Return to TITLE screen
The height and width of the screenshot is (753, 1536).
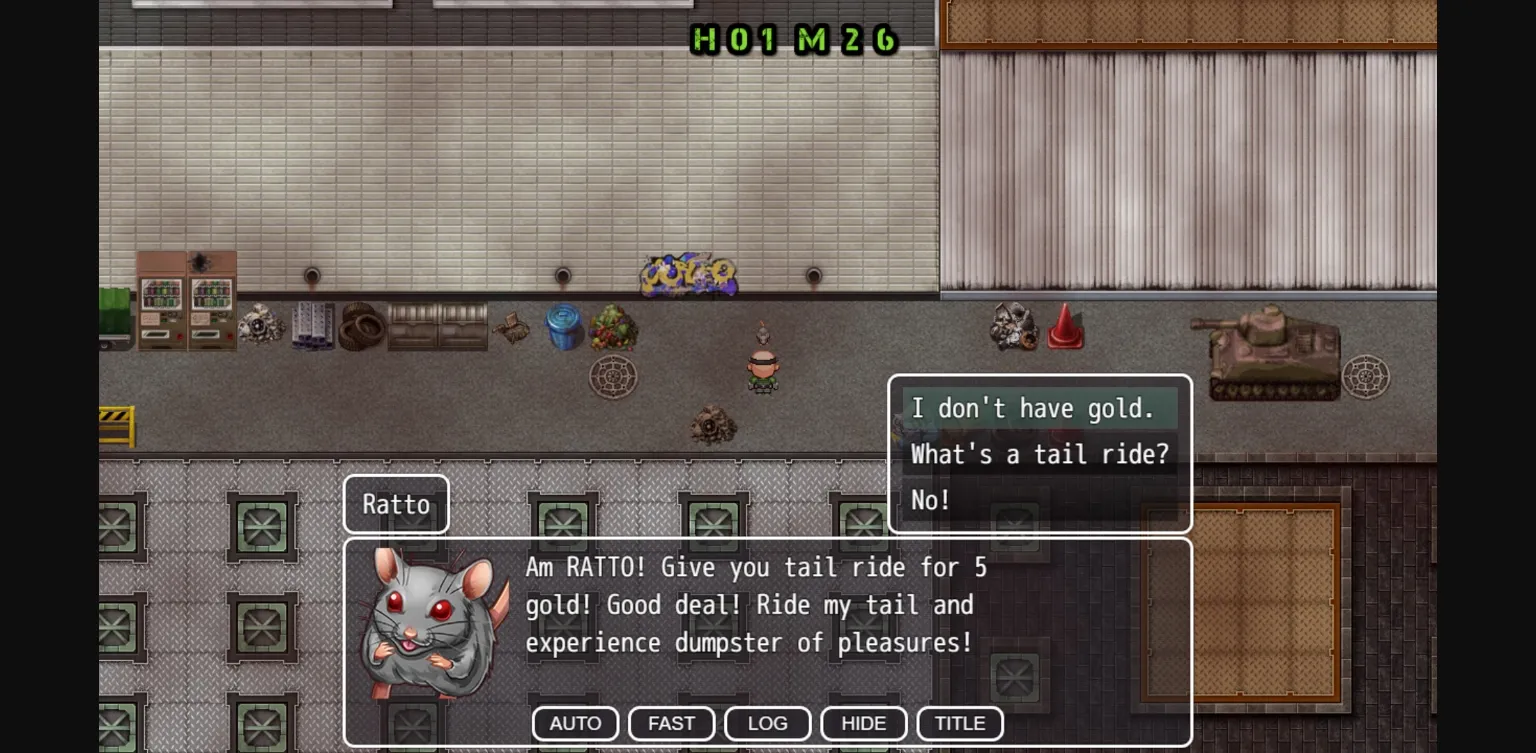pyautogui.click(x=959, y=723)
